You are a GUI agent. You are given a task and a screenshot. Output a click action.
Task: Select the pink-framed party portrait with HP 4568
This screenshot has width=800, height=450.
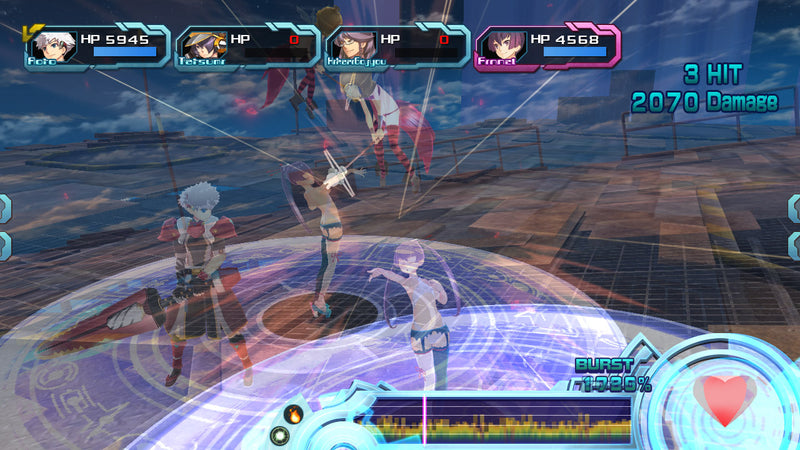(500, 46)
